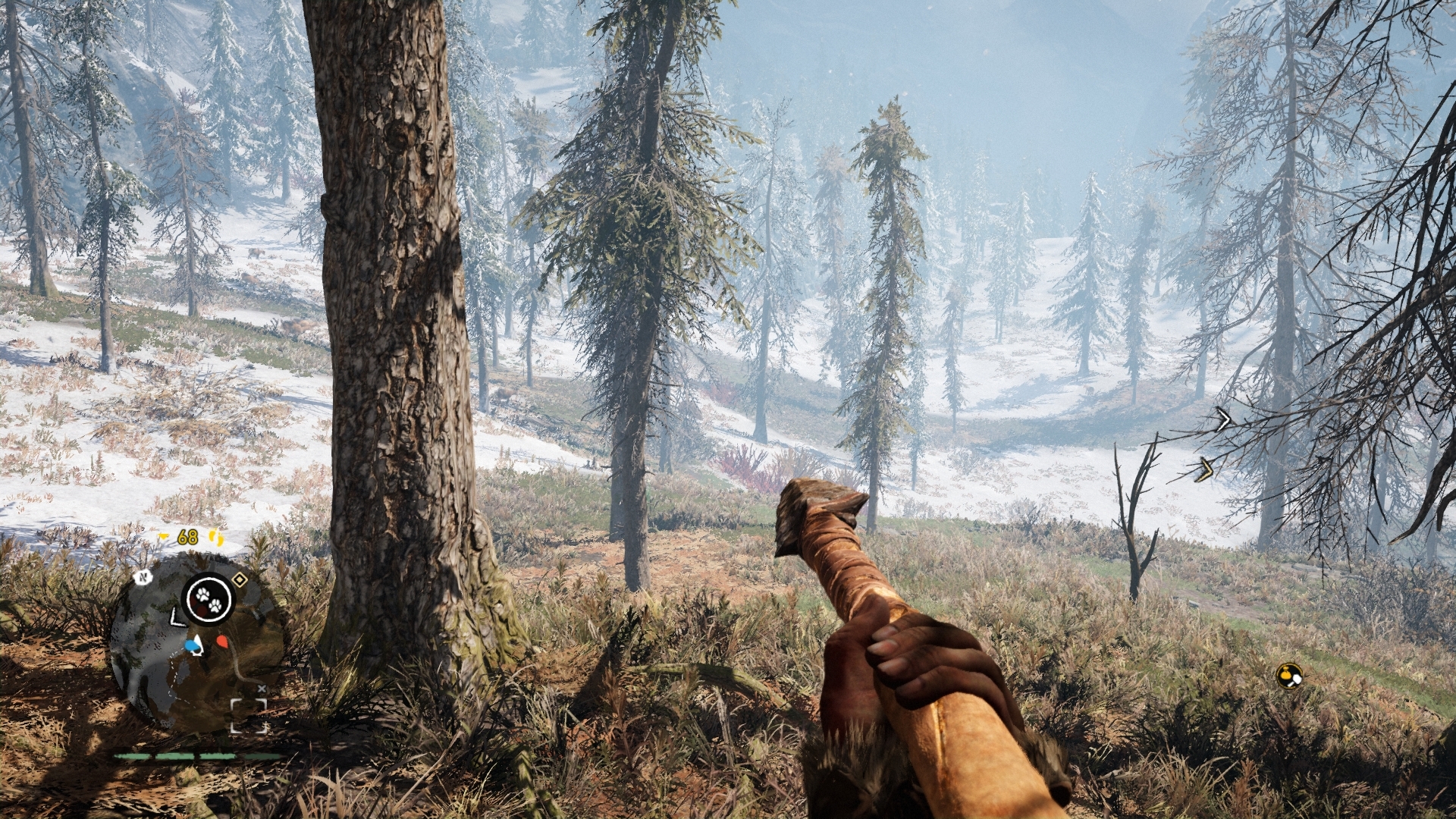Select the blue waypoint pin on the minimap
The width and height of the screenshot is (1456, 819).
(x=190, y=645)
